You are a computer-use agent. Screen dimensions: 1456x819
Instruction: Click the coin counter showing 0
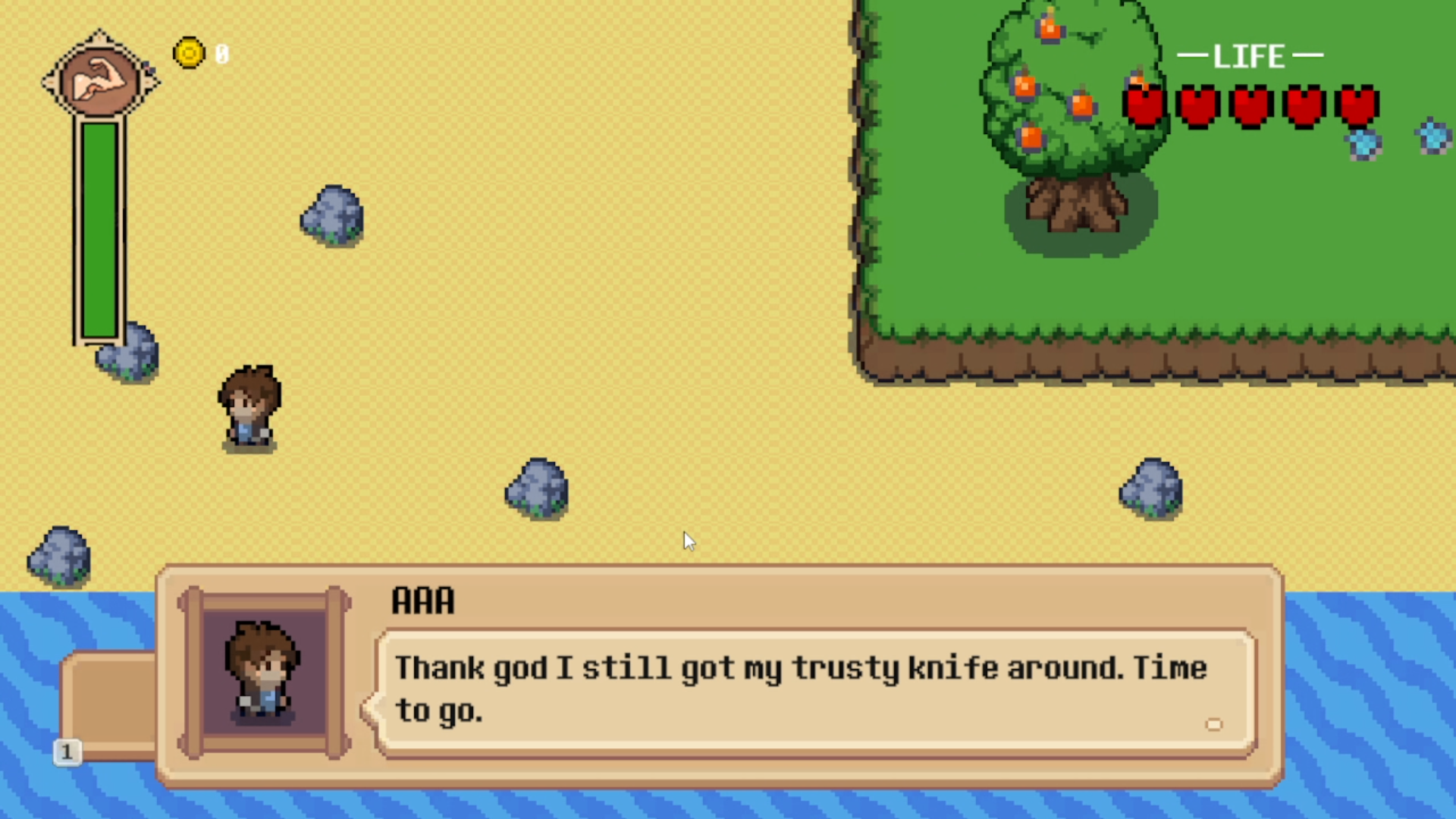[x=221, y=53]
